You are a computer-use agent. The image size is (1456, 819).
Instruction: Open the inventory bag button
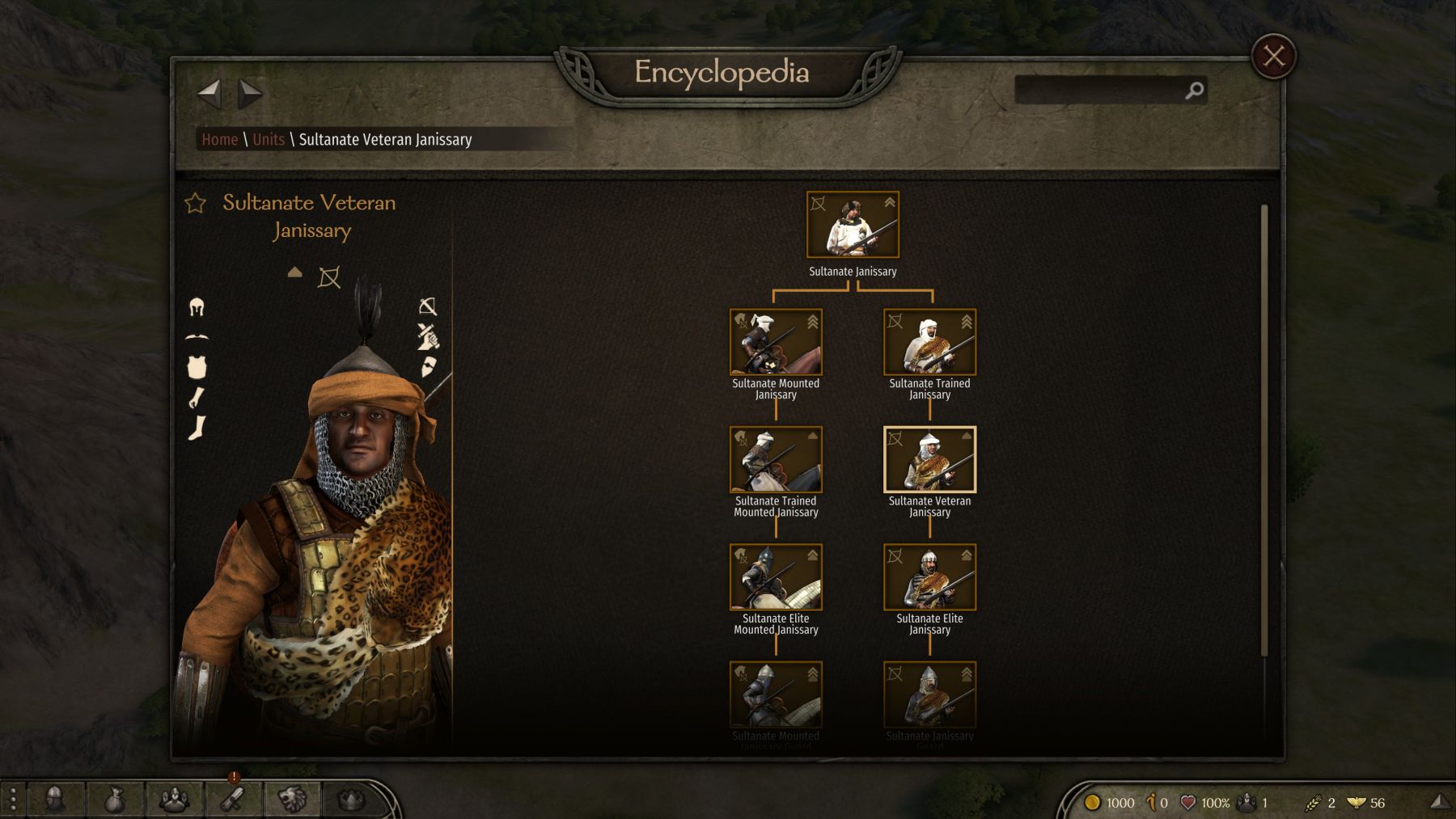pyautogui.click(x=114, y=800)
